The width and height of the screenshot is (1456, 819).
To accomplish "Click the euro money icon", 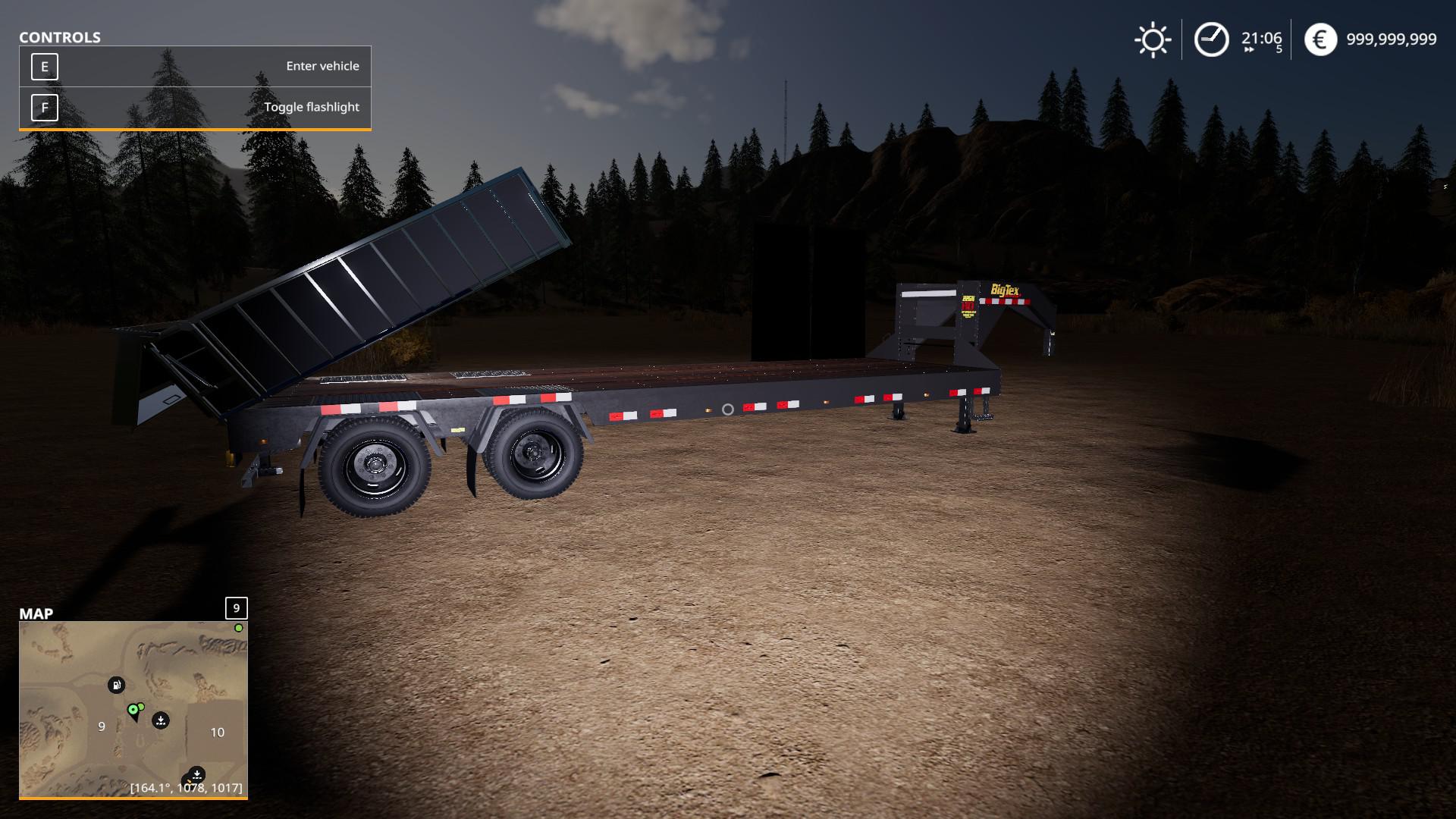I will [1320, 39].
